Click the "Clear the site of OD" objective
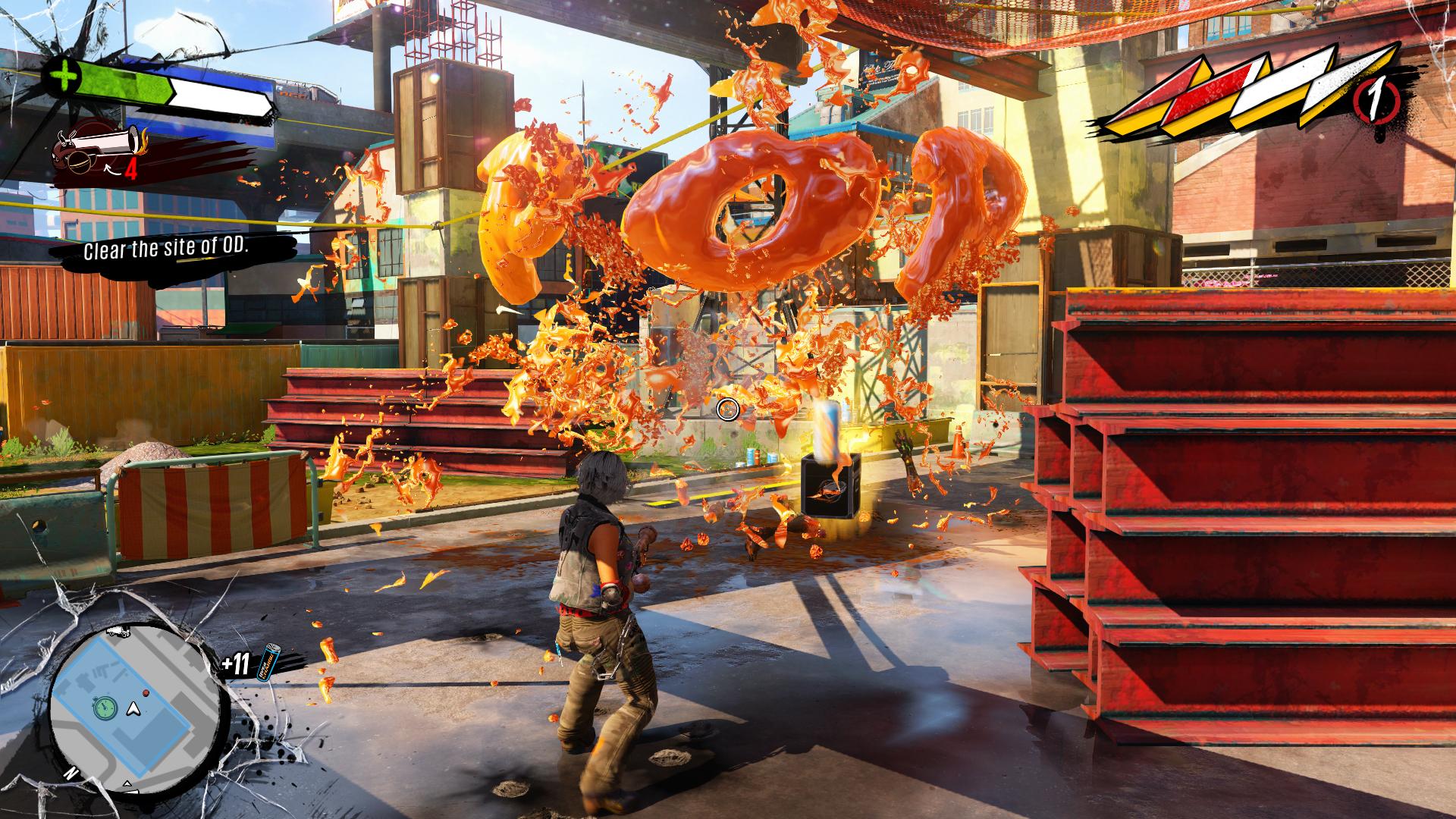Screen dimensions: 1456x819 coord(177,249)
